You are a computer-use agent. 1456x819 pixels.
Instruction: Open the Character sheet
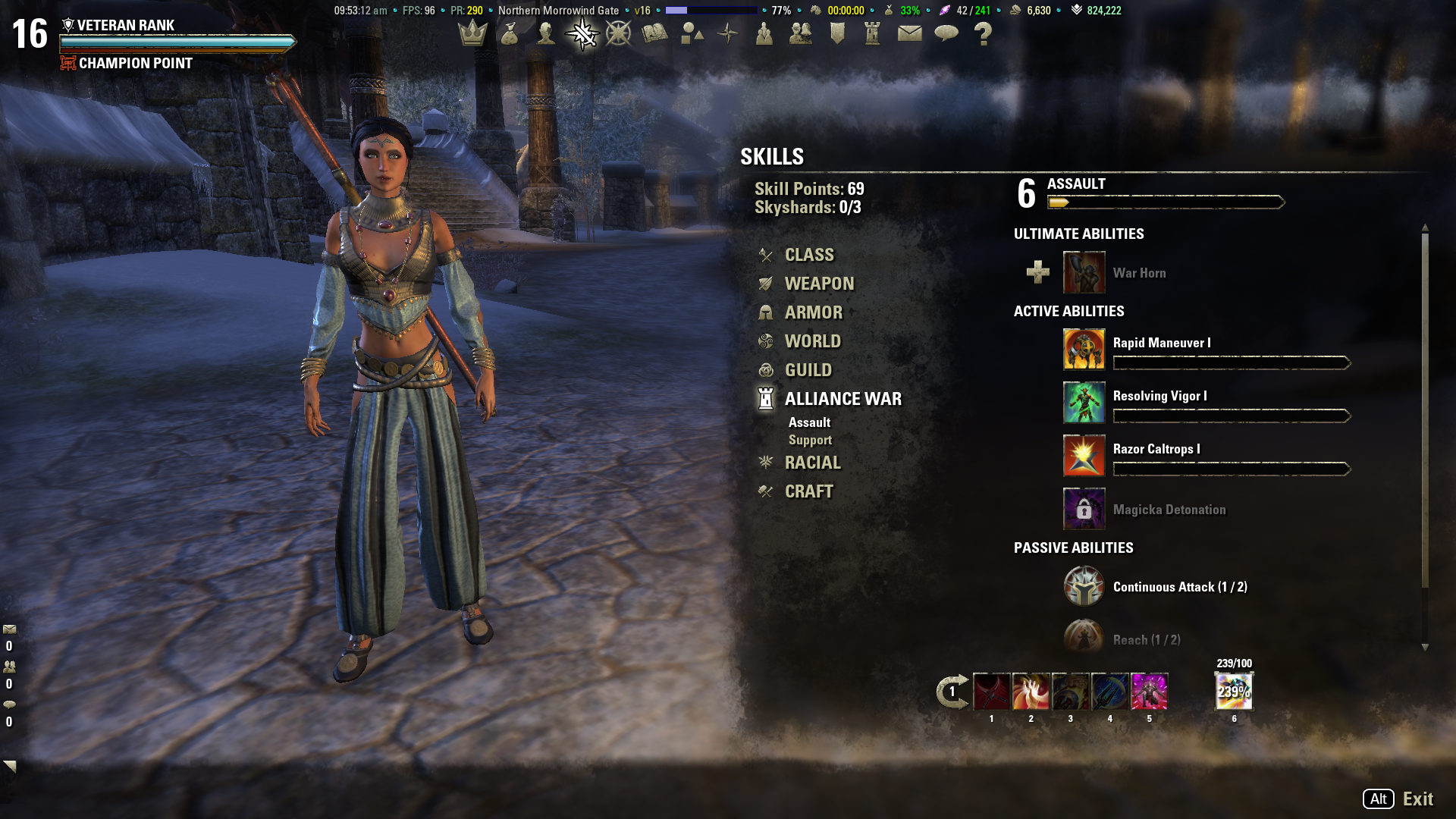[547, 34]
